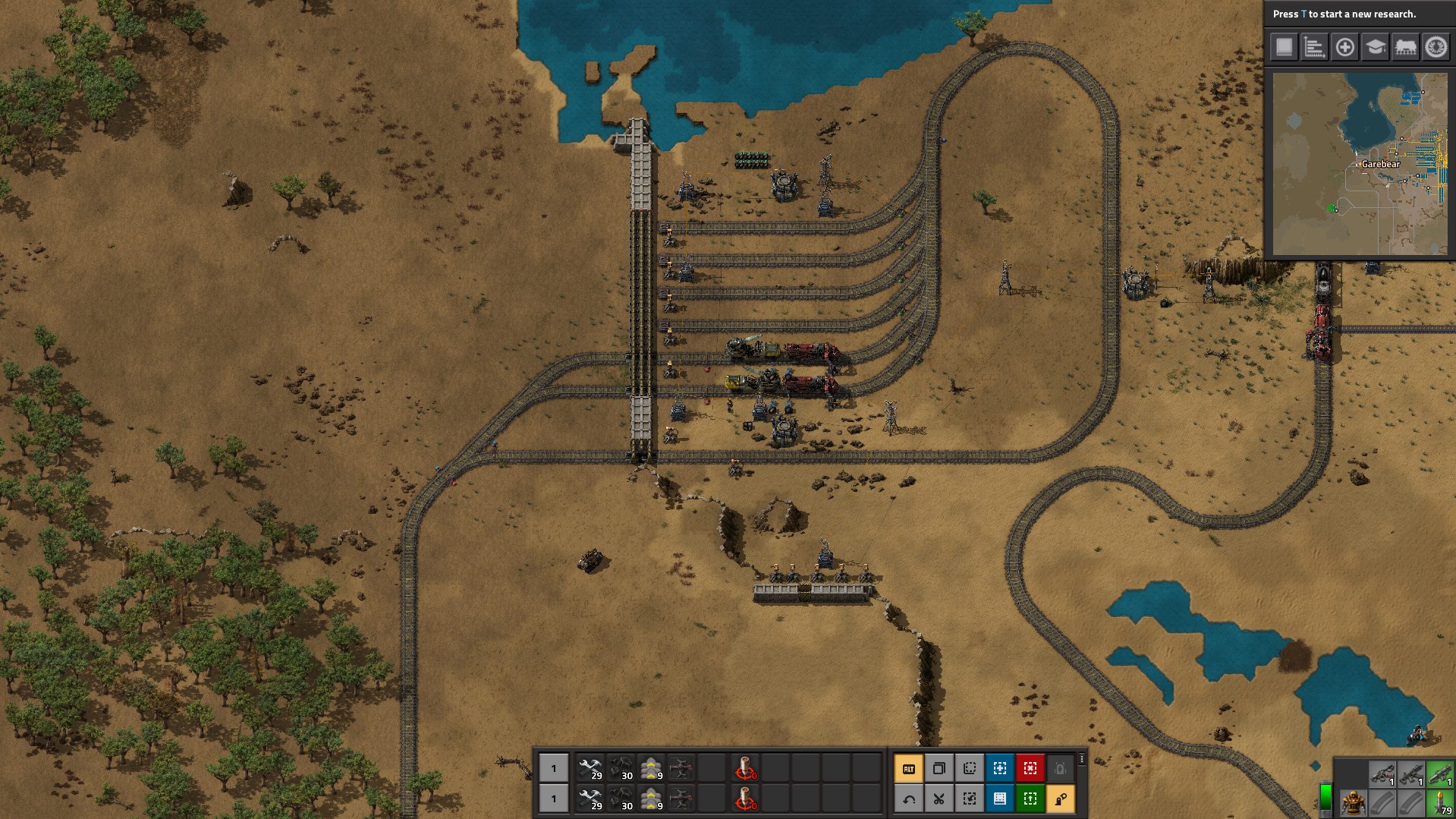Click the gear wheel icon above minimap
The width and height of the screenshot is (1456, 819).
pos(1436,47)
